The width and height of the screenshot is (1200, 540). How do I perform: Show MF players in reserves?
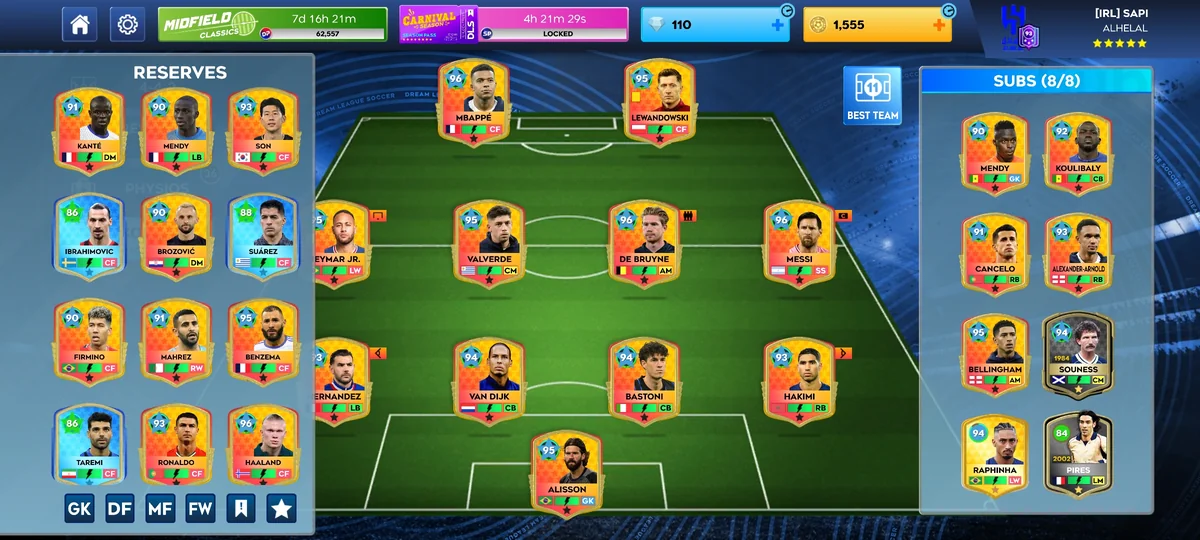click(160, 508)
